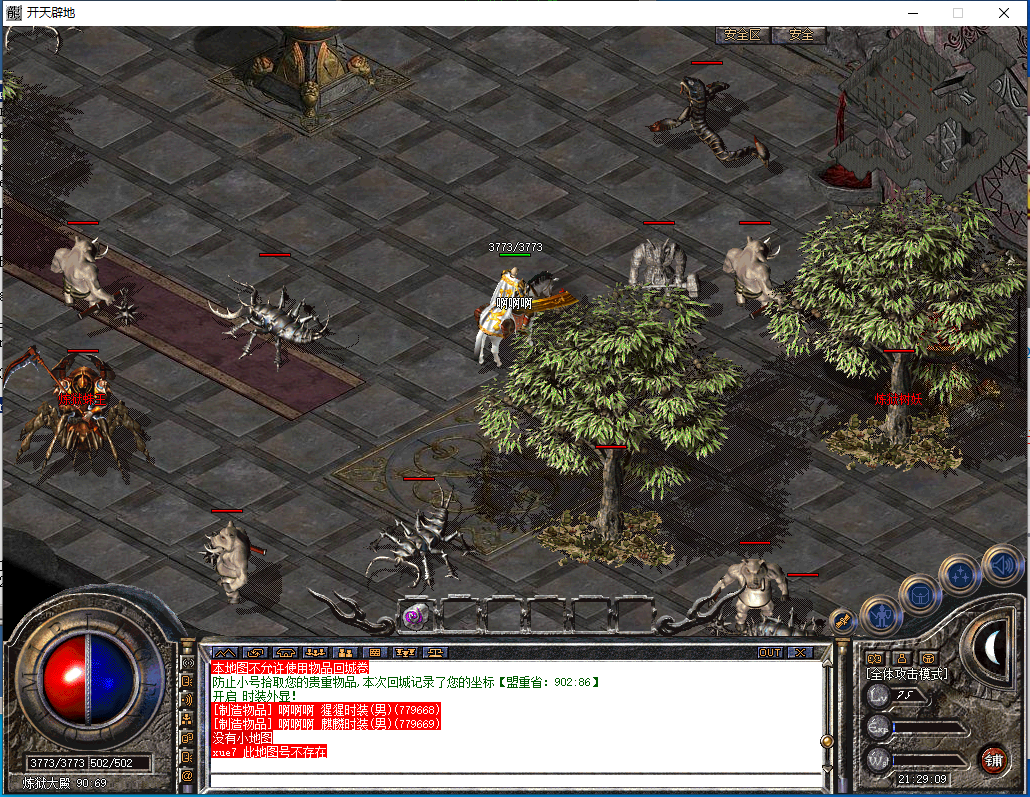Viewport: 1030px width, 797px height.
Task: Click the chat scrollbar handle
Action: [826, 741]
